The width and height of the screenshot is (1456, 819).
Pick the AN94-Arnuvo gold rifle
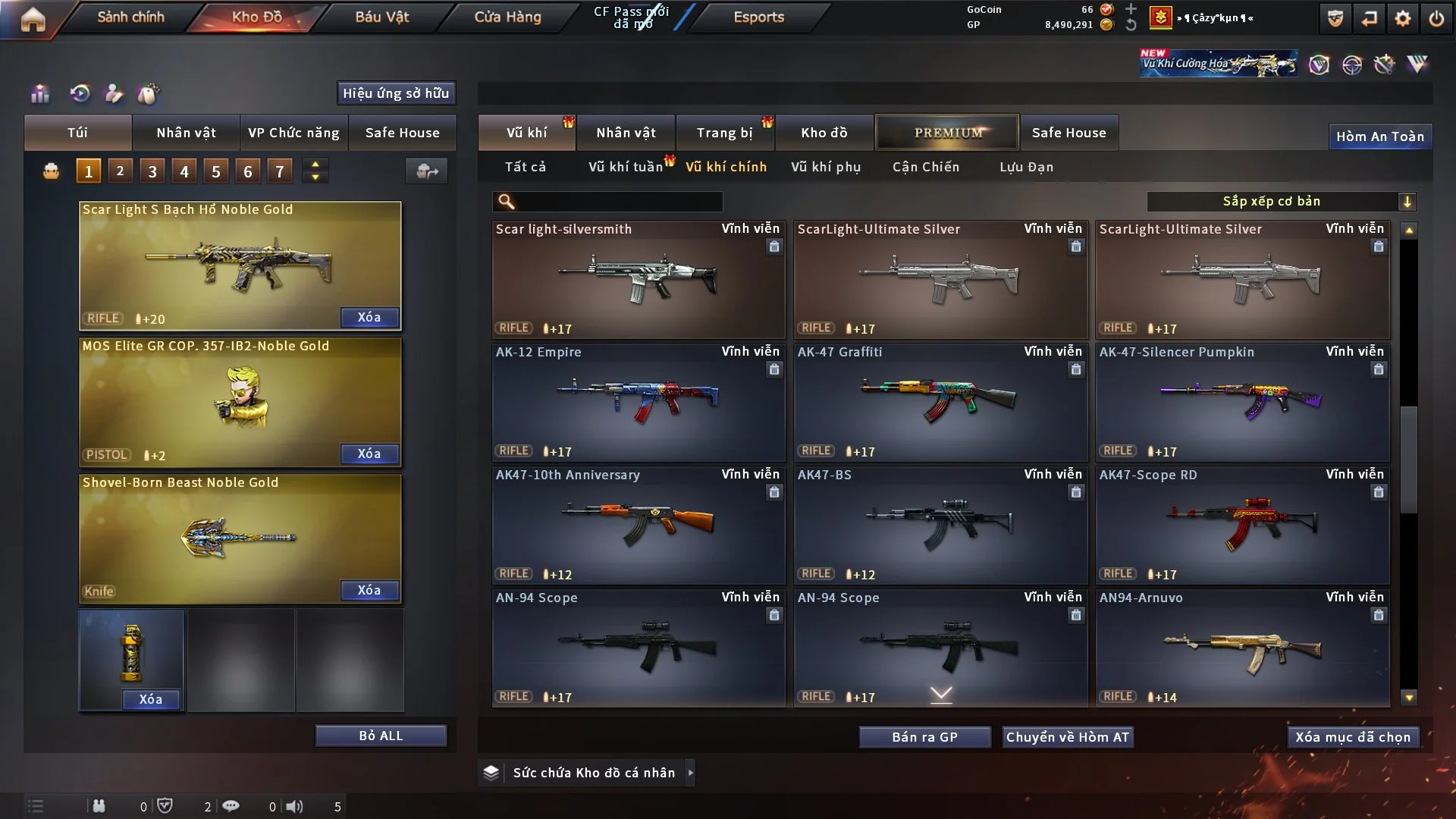pos(1242,648)
